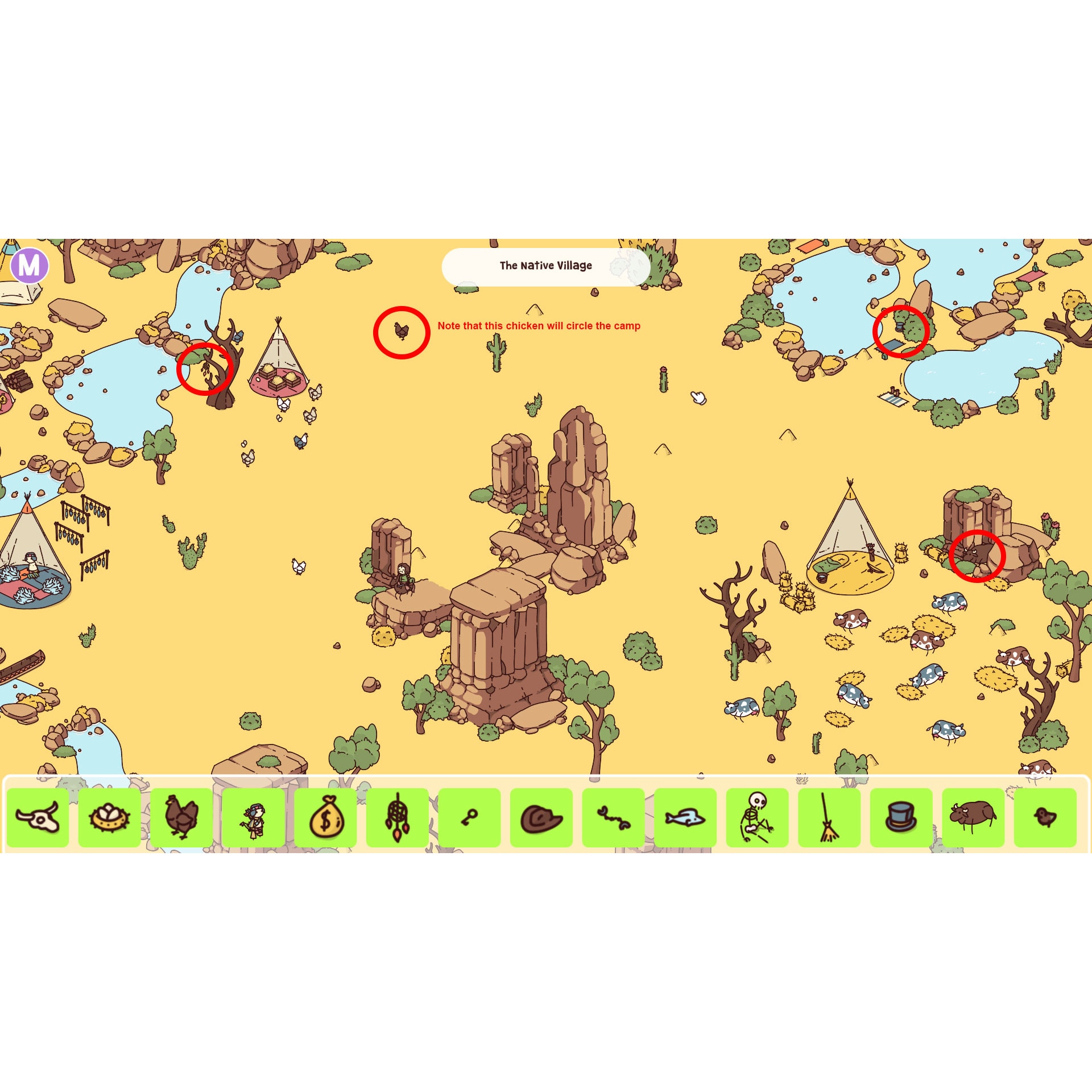This screenshot has width=1092, height=1092.
Task: Select the buffalo item in the tray
Action: click(x=973, y=817)
